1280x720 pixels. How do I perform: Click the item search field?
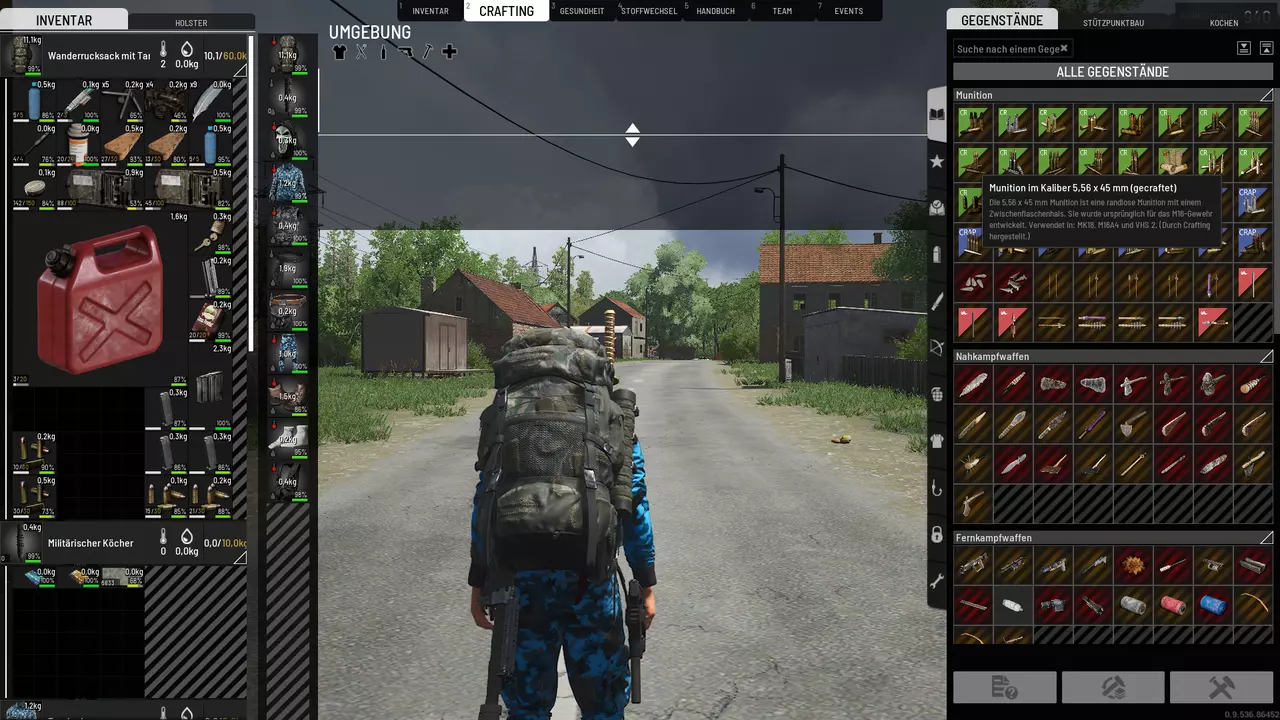(1005, 49)
